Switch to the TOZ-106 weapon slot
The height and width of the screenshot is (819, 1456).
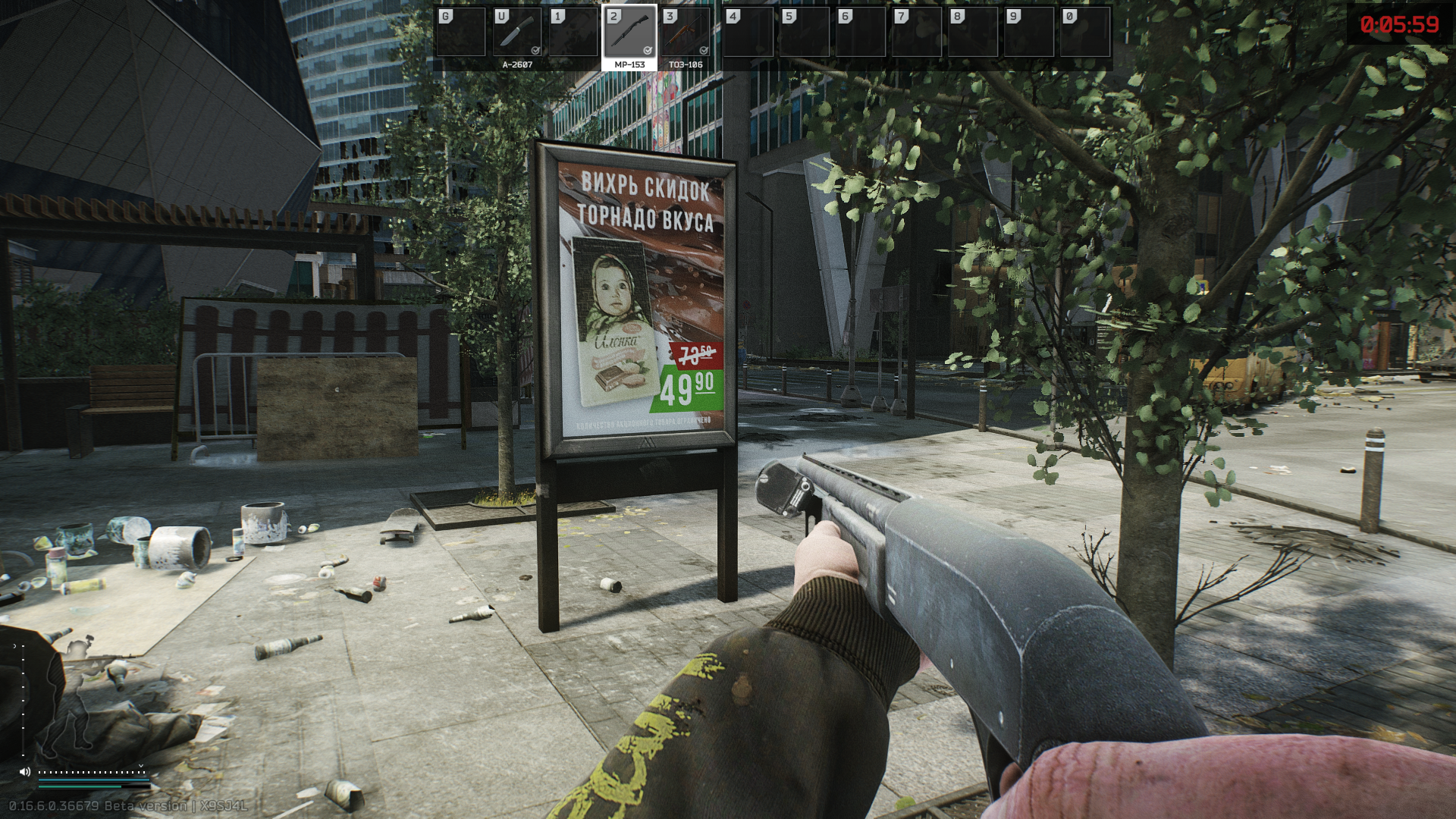tap(686, 33)
